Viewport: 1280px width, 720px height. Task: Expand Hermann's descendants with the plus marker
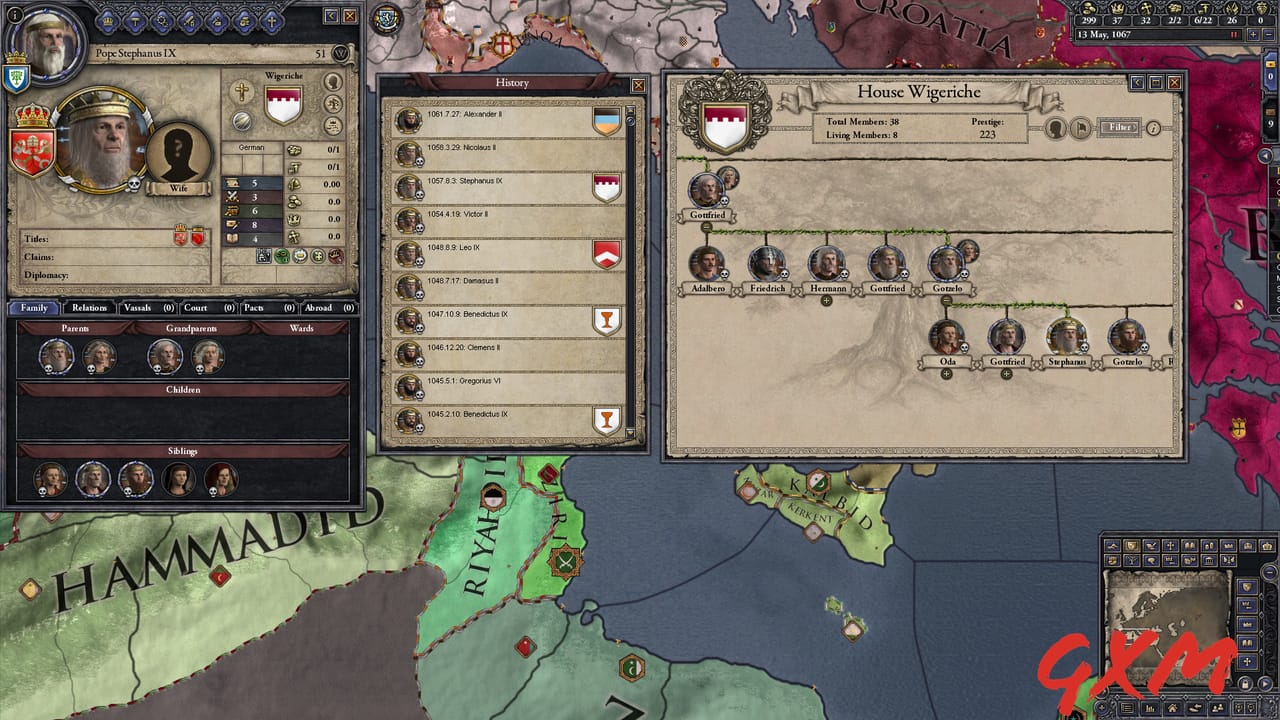(826, 300)
